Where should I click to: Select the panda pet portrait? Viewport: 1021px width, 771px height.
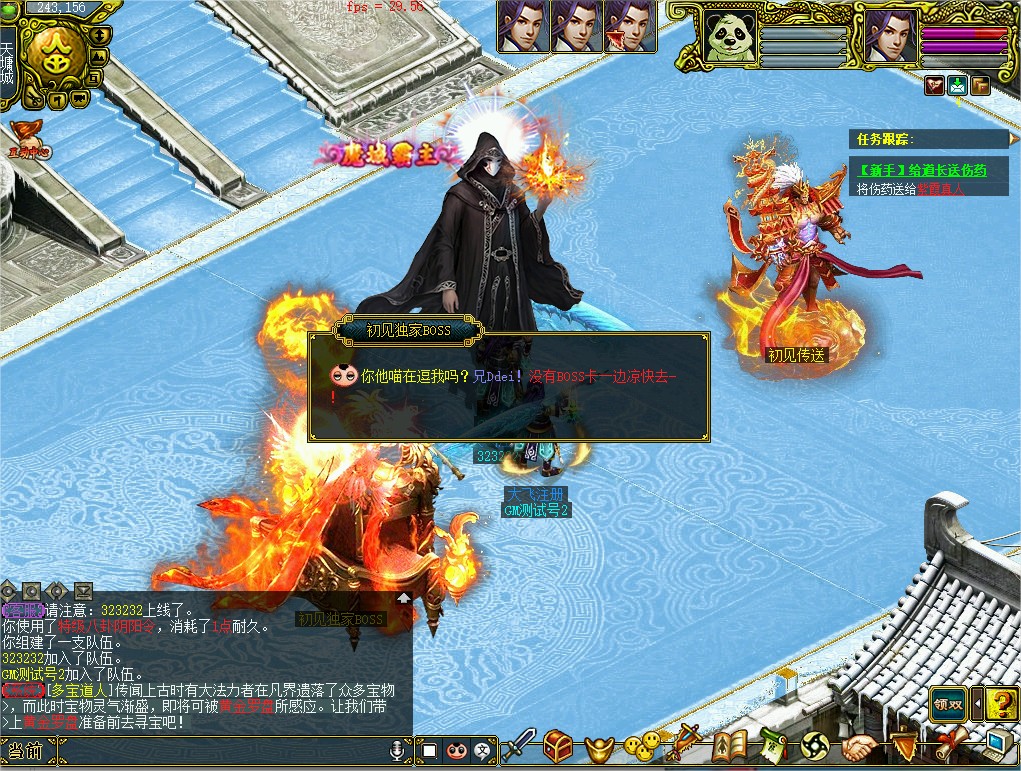pos(727,36)
